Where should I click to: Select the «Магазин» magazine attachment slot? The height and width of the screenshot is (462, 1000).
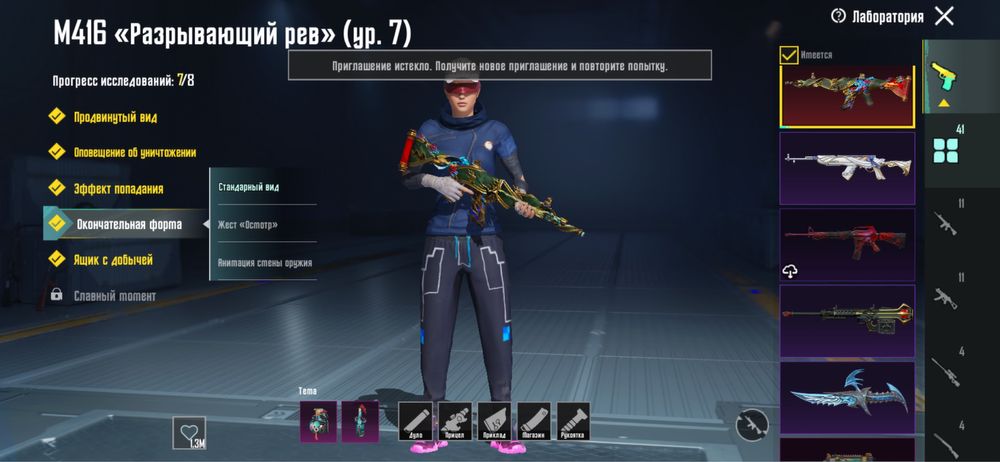533,421
